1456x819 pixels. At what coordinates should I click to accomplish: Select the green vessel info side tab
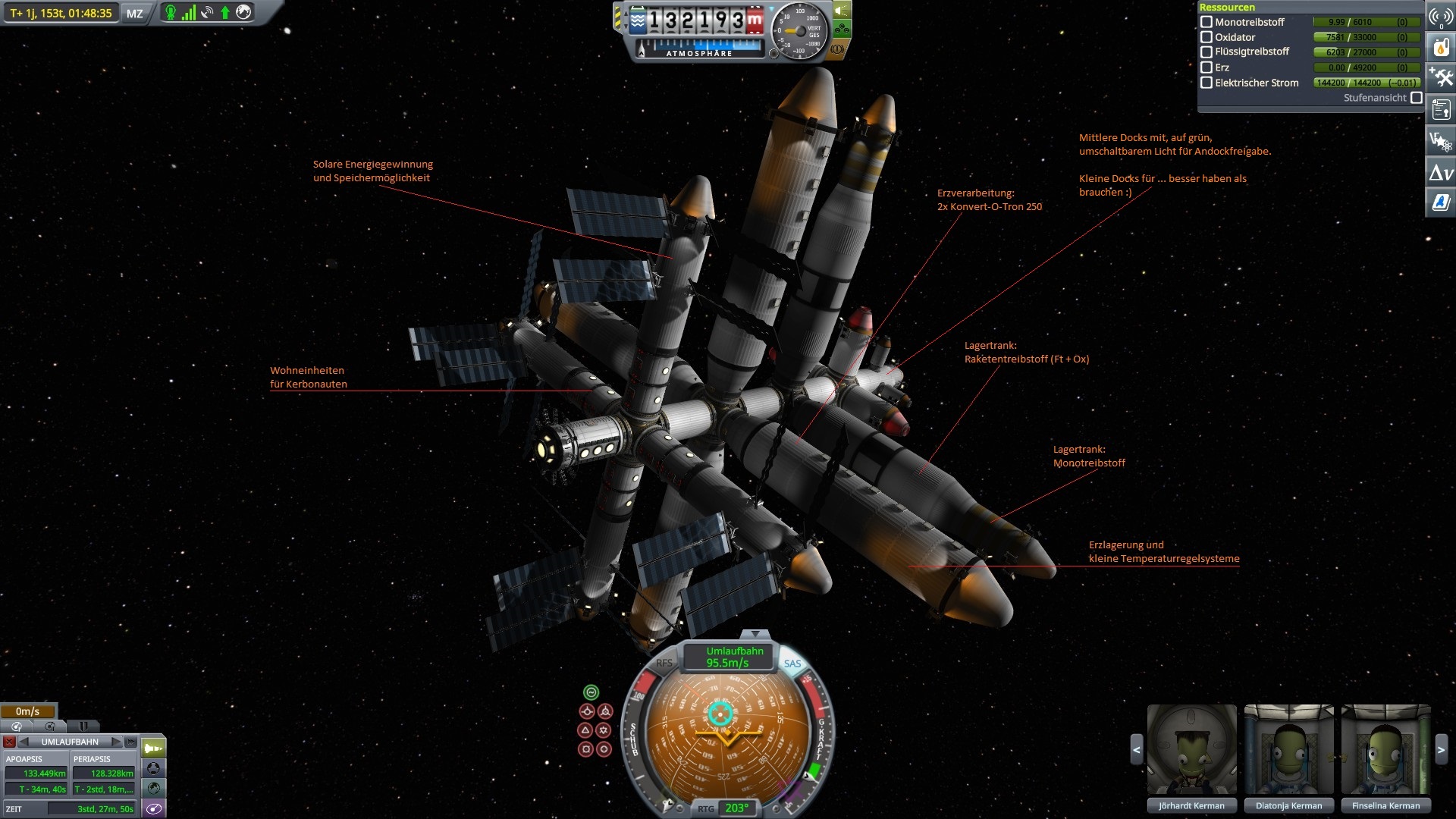point(153,748)
